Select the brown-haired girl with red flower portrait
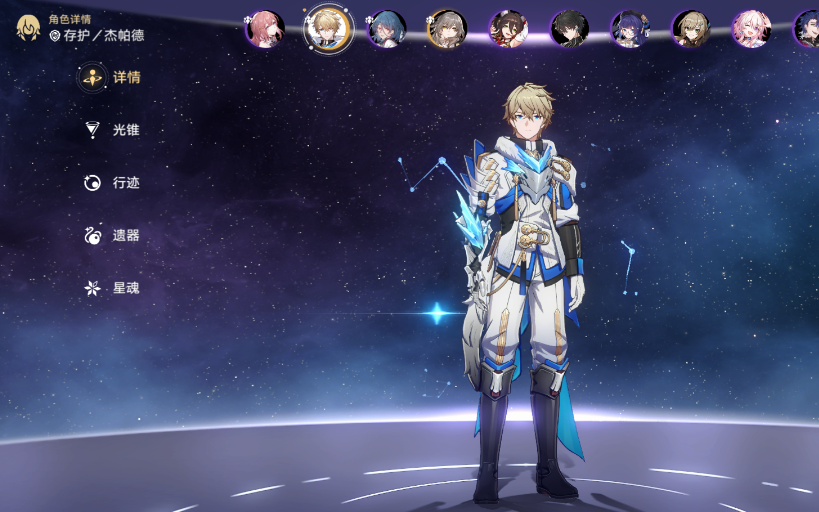The image size is (819, 512). 508,29
